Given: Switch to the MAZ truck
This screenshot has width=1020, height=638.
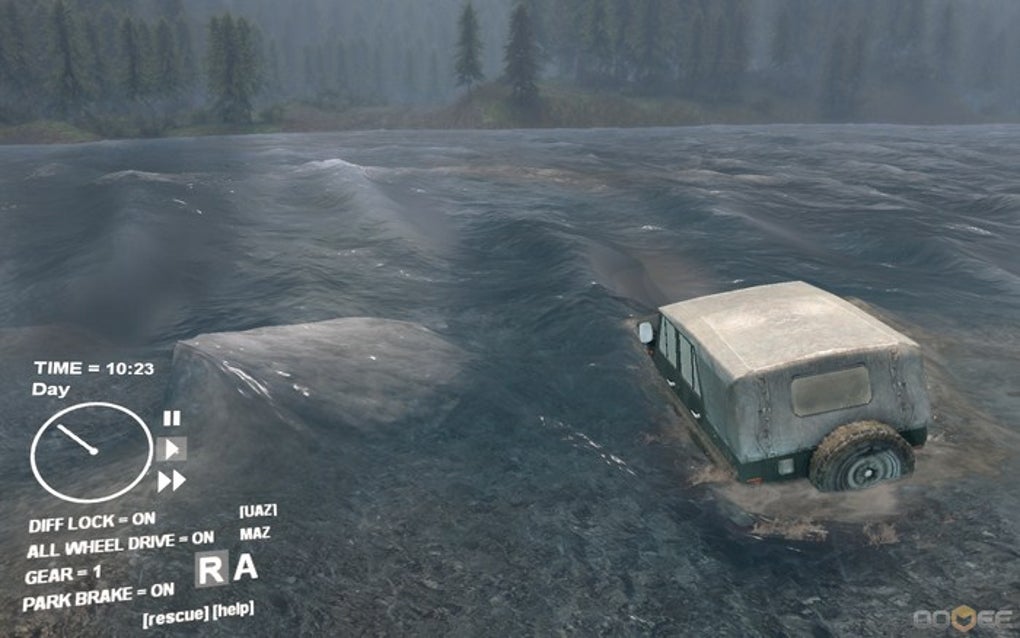Looking at the screenshot, I should (255, 534).
